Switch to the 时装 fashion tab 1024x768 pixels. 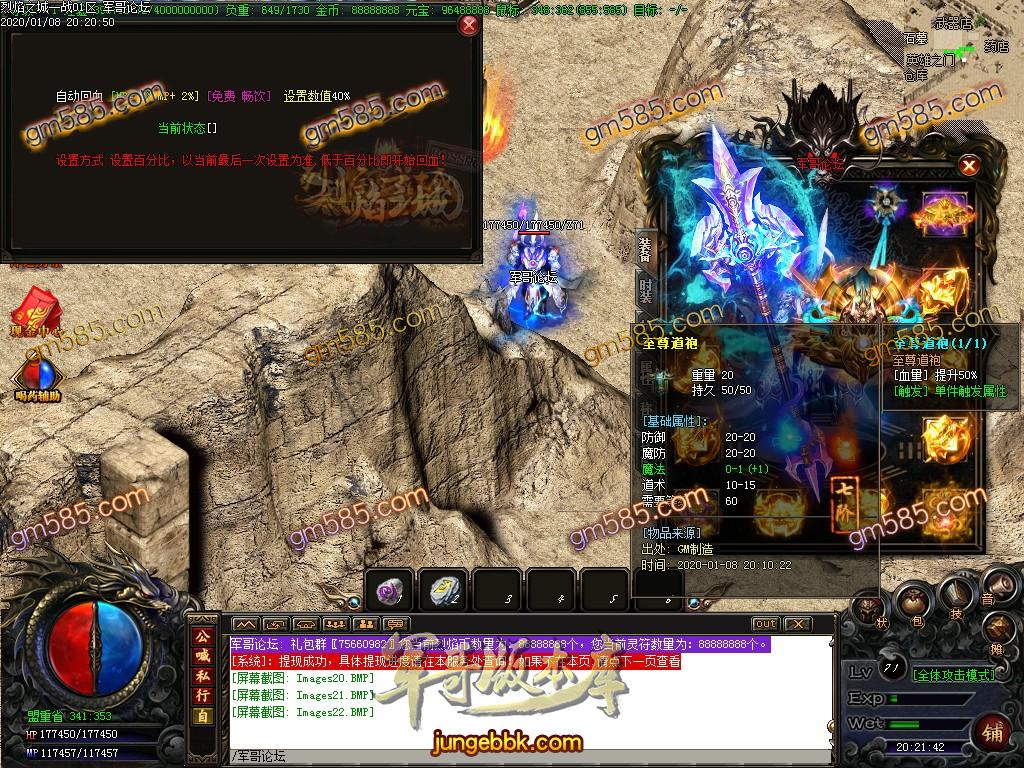coord(645,290)
